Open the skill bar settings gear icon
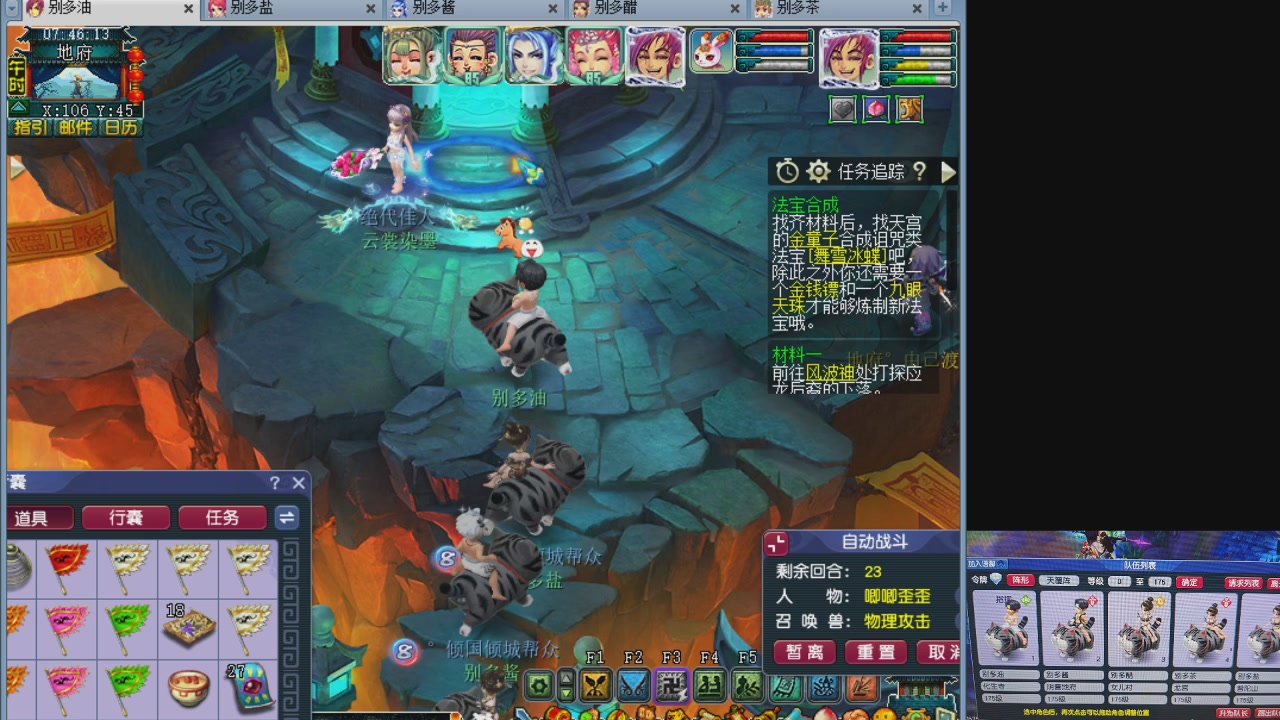Image resolution: width=1280 pixels, height=720 pixels. (x=538, y=685)
